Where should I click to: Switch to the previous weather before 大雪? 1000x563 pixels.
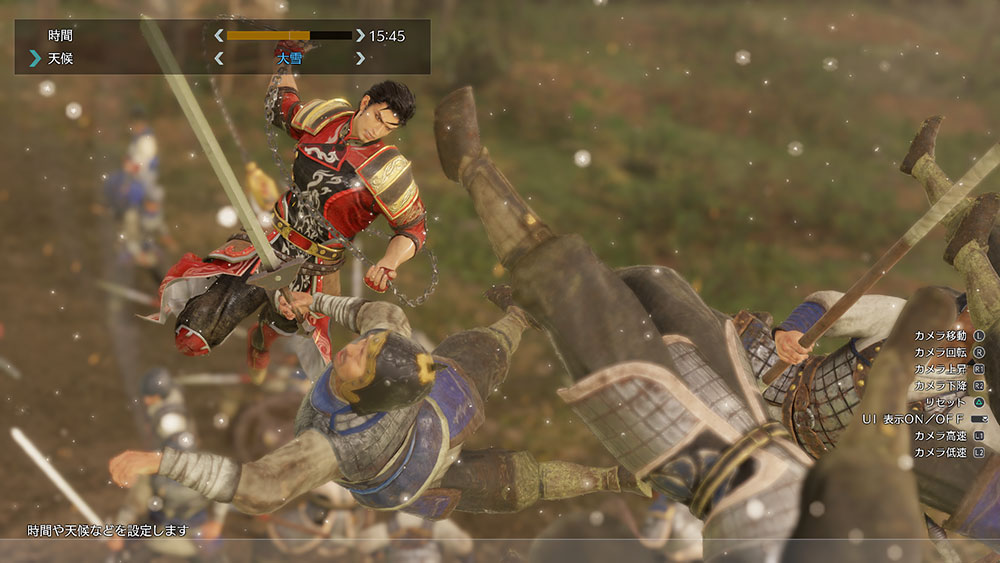point(218,59)
